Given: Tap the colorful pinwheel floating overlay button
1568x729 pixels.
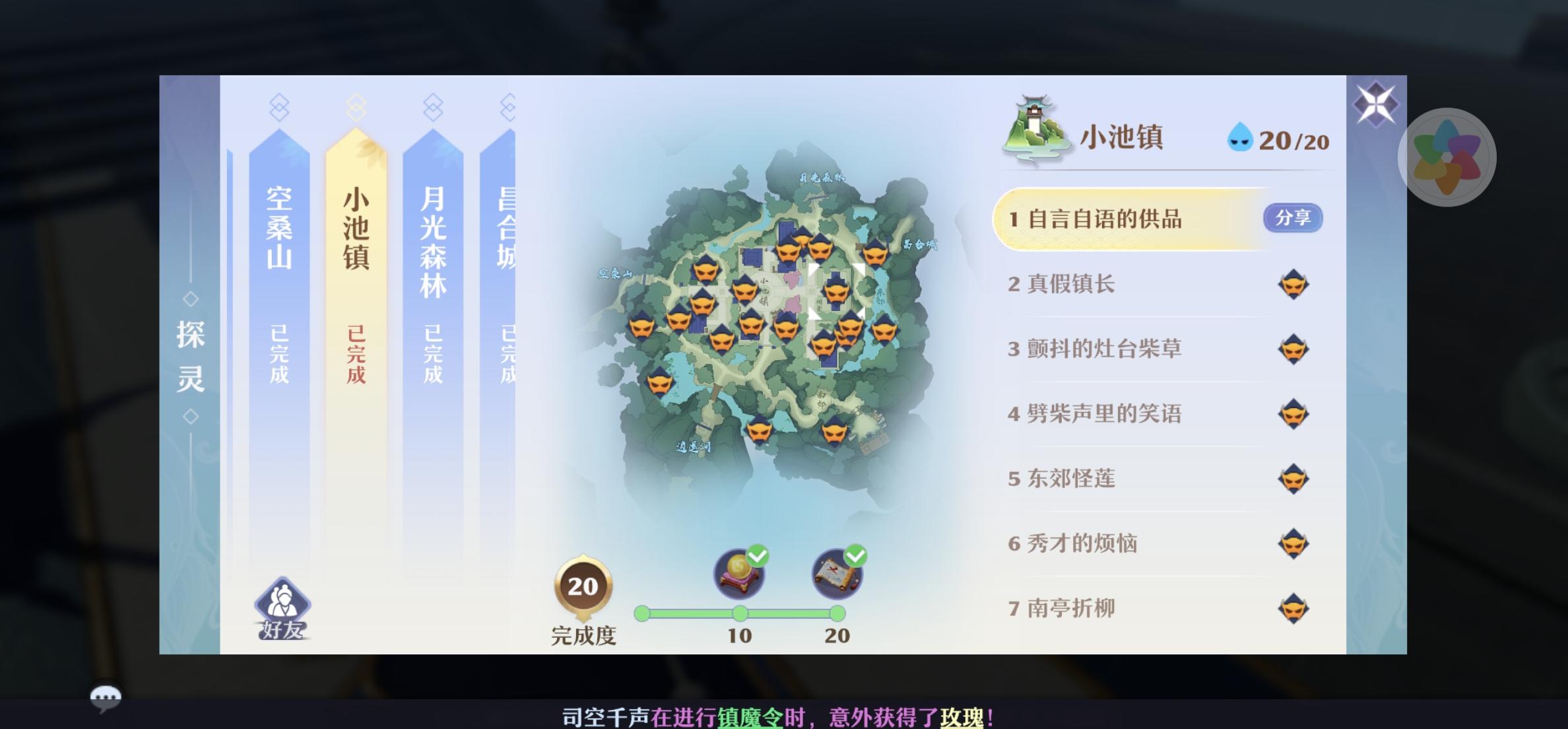Looking at the screenshot, I should coord(1447,157).
